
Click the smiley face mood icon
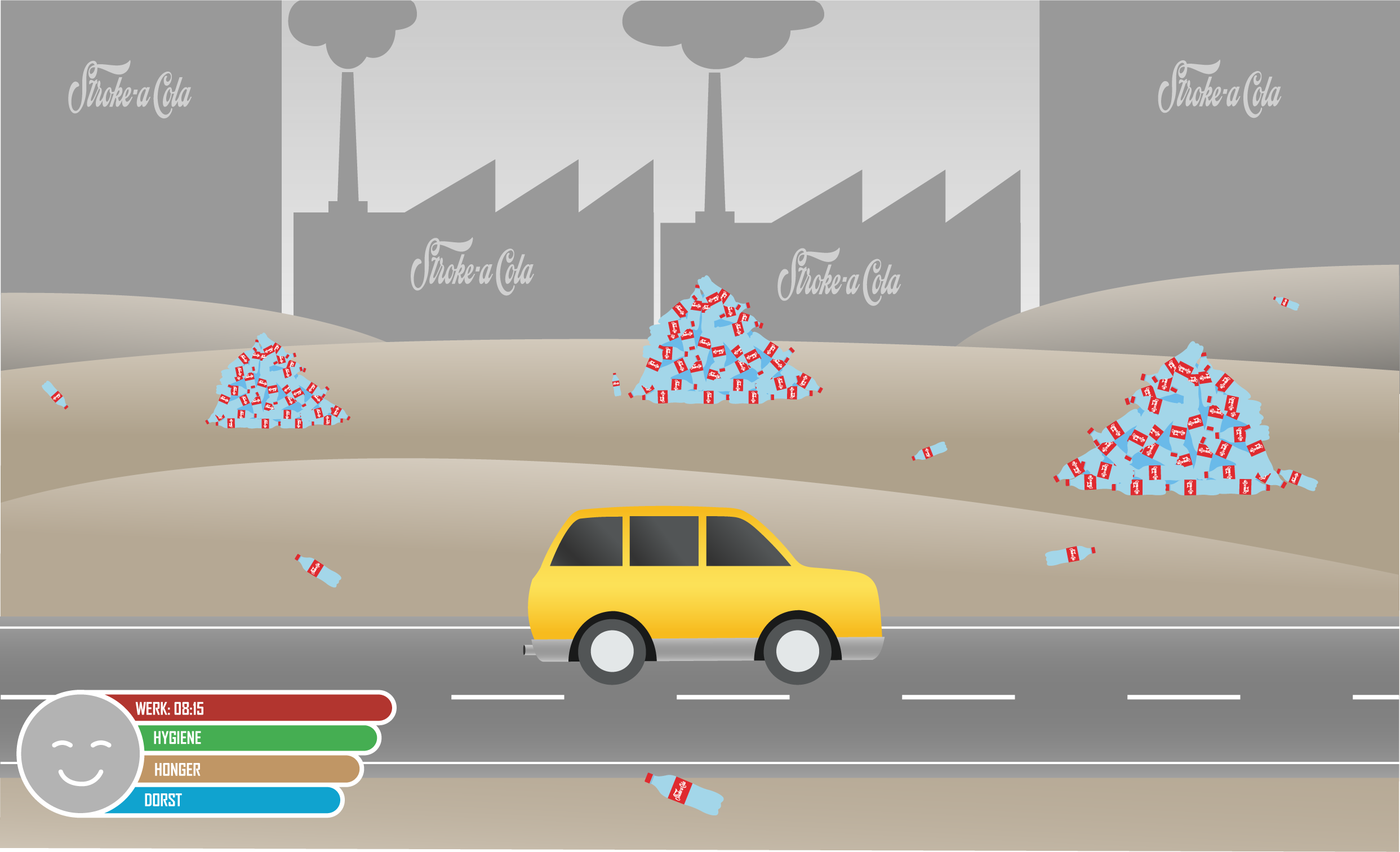[80, 753]
